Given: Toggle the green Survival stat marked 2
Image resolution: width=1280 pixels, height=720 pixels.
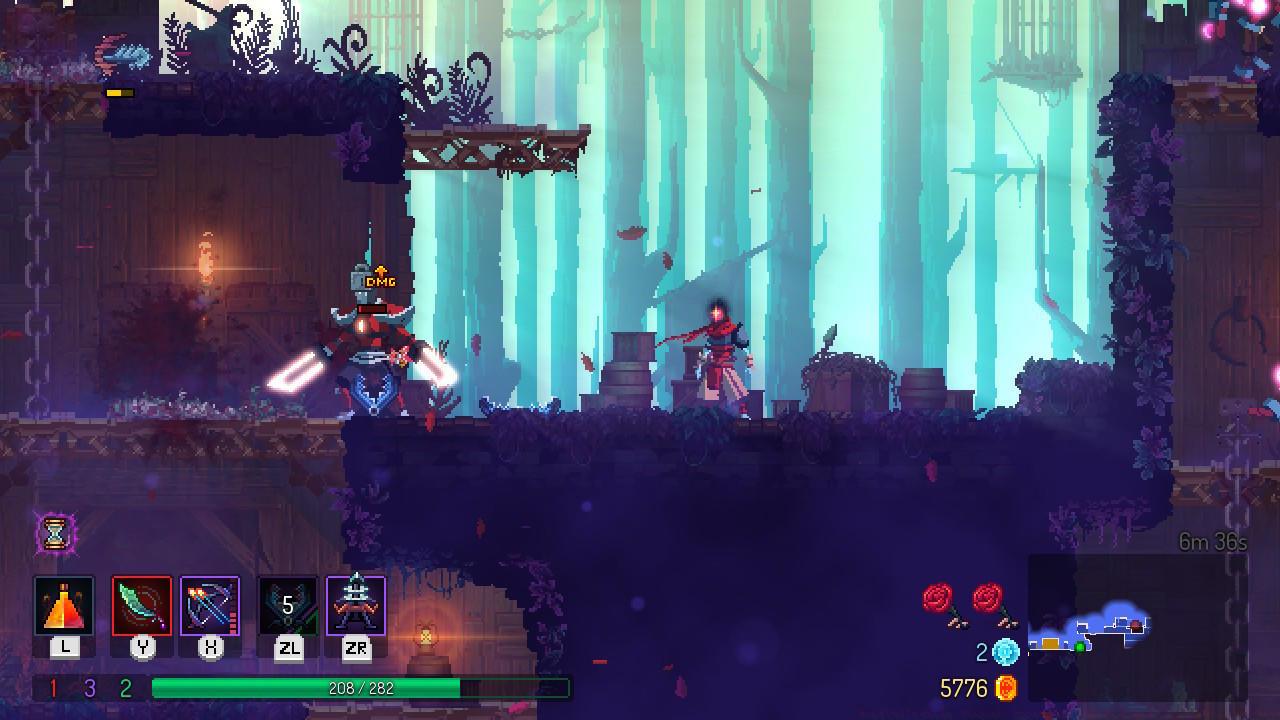Looking at the screenshot, I should [x=125, y=687].
